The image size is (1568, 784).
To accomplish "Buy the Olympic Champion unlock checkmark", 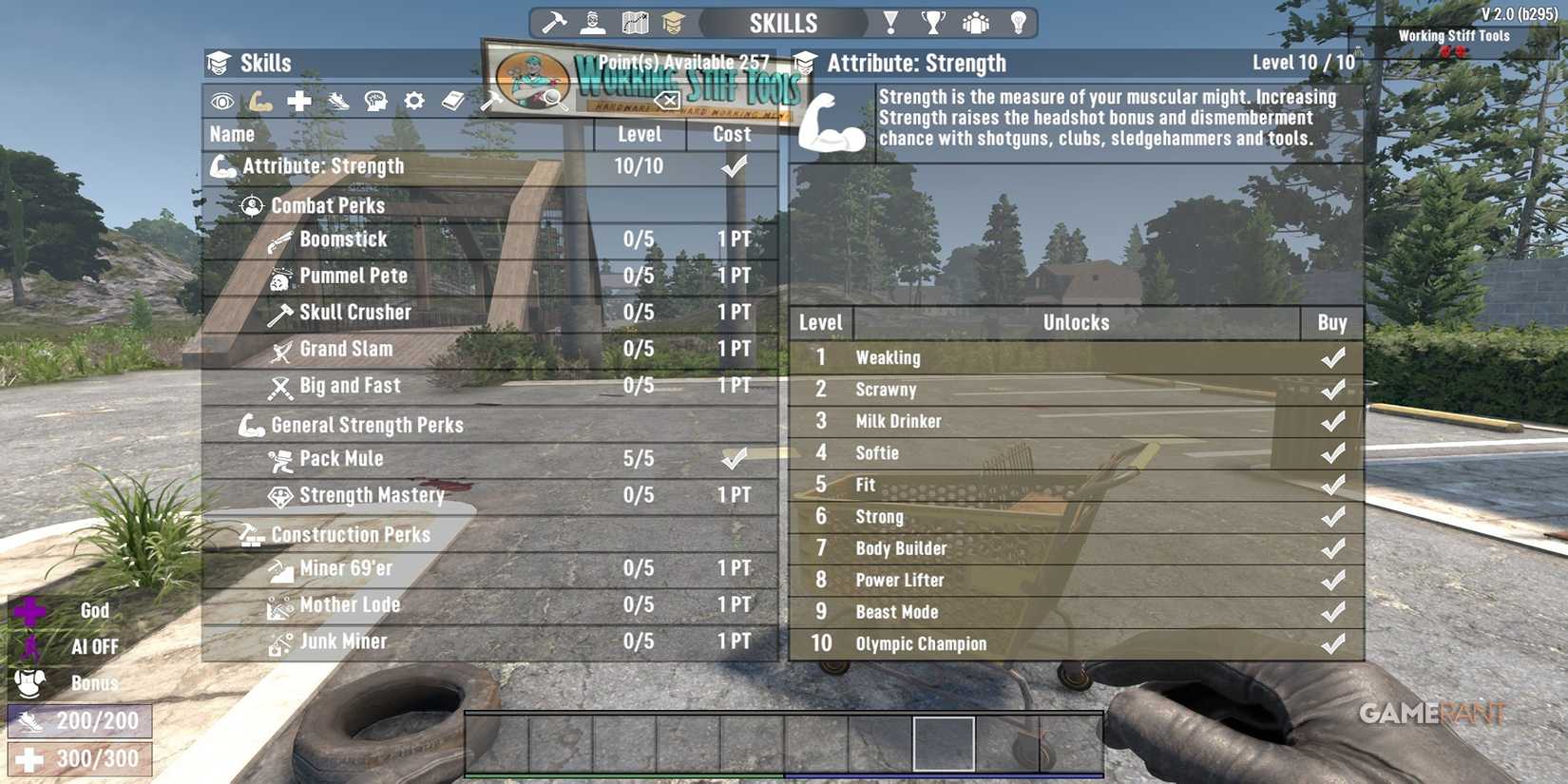I will point(1330,643).
